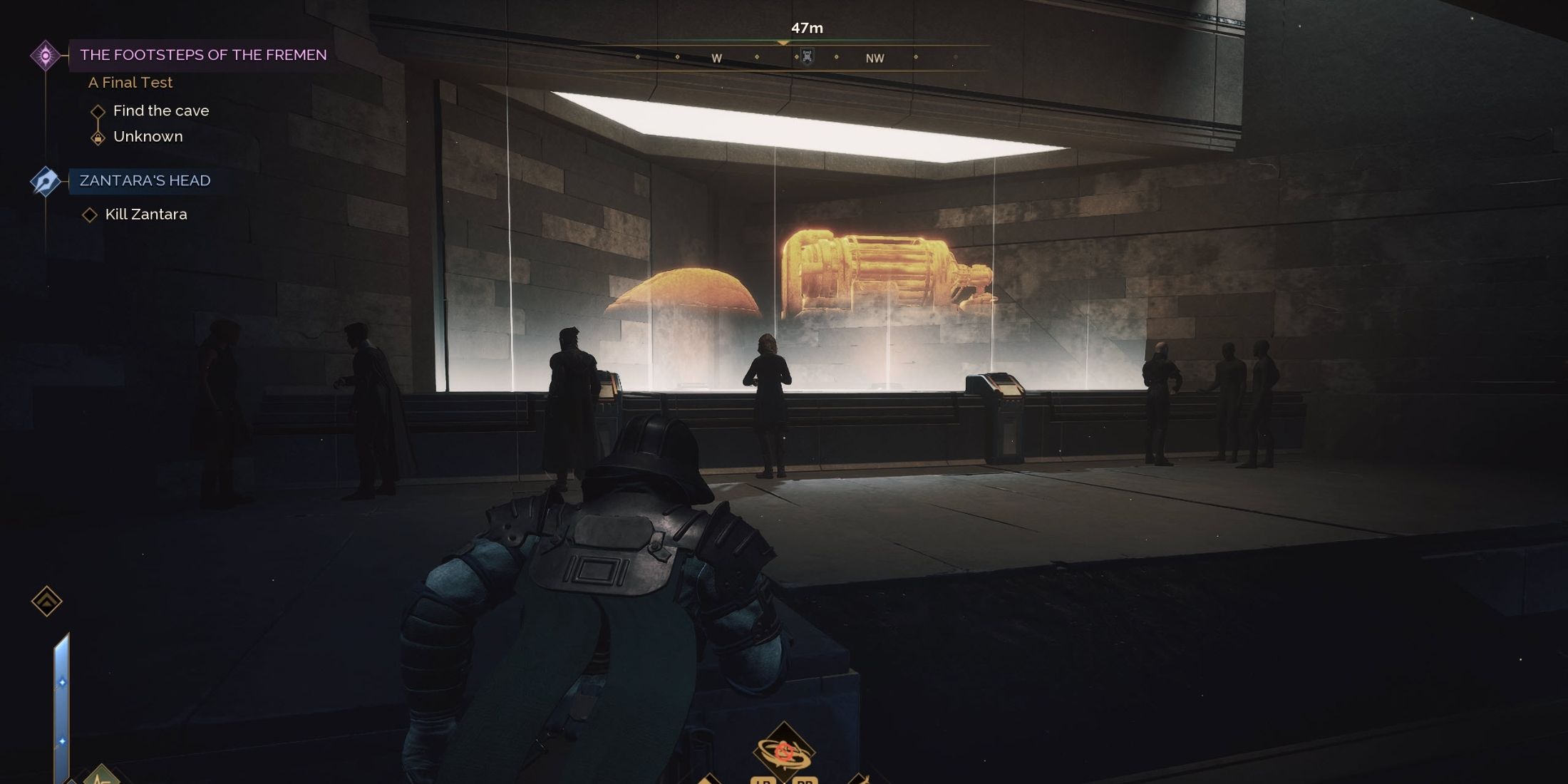
Task: Click the purple Footsteps of the Fremen quest icon
Action: 46,56
